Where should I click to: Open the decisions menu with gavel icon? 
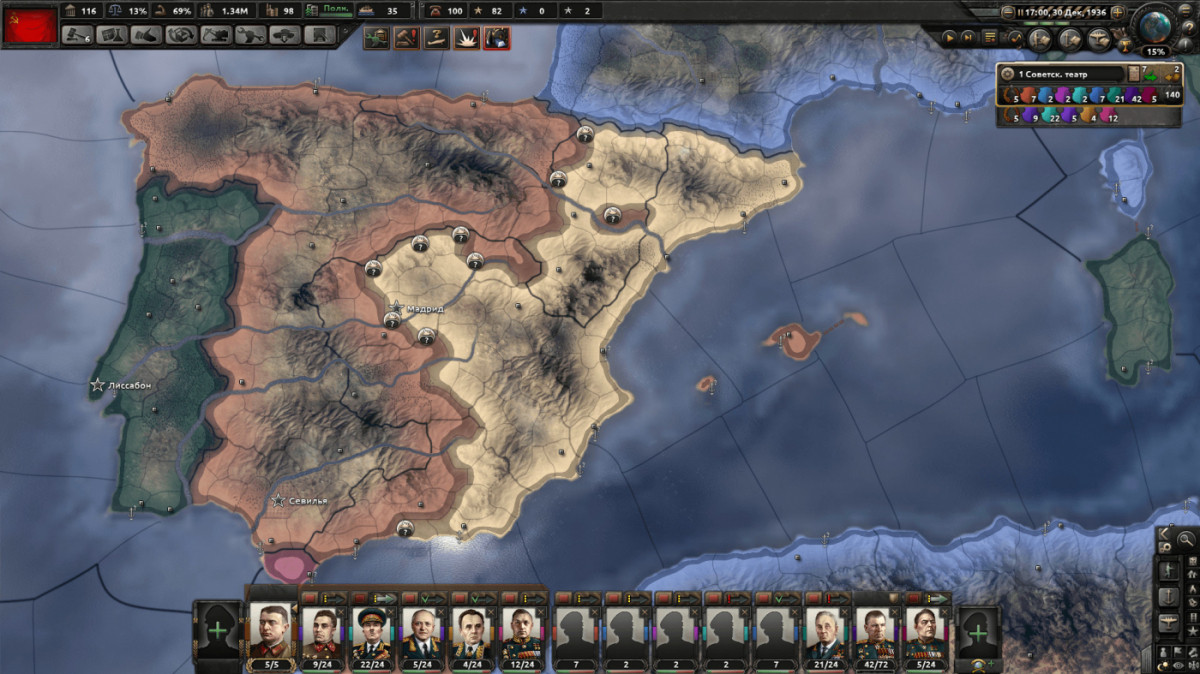coord(77,35)
